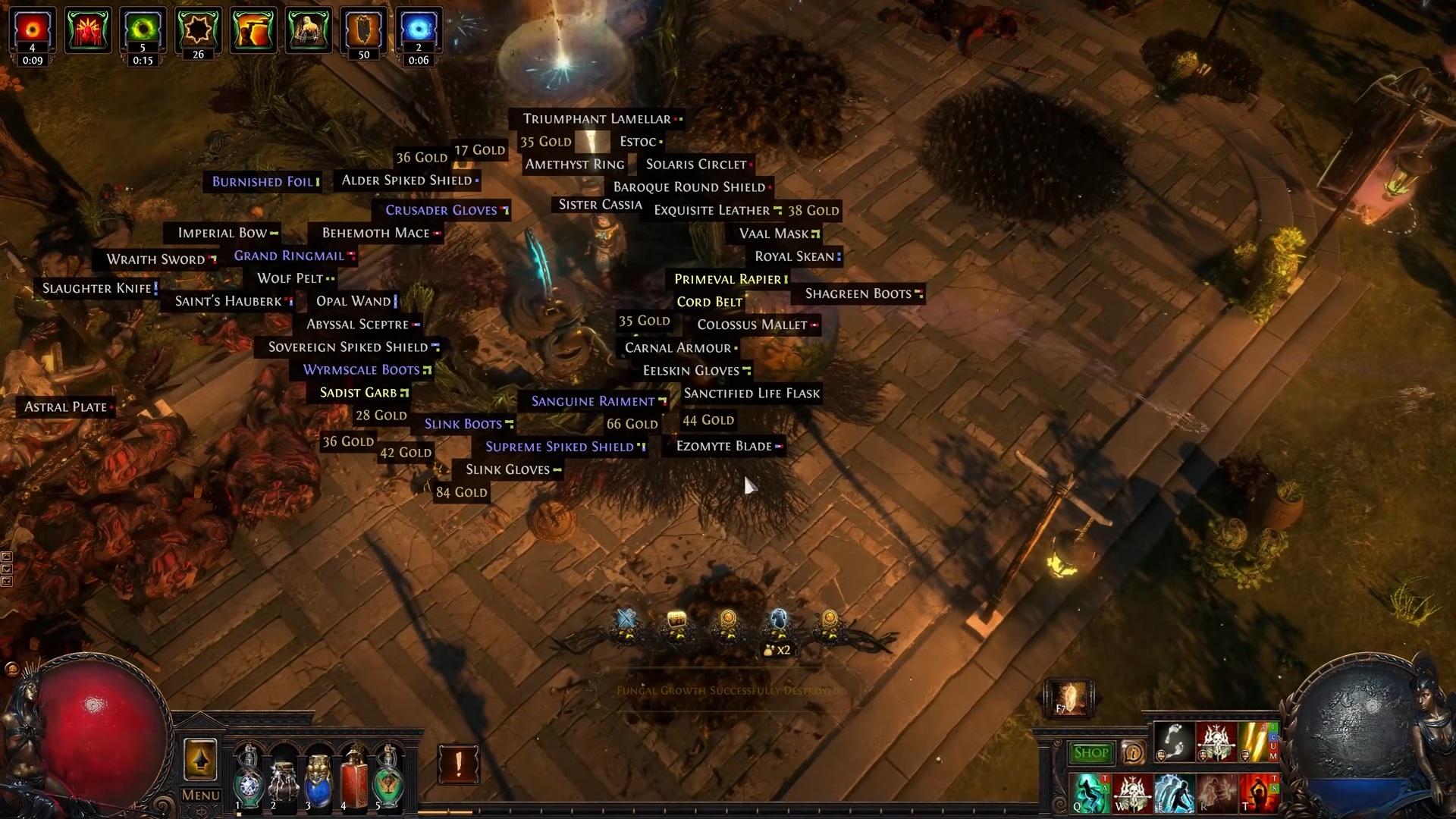Open the green Shop button
This screenshot has width=1456, height=819.
click(1091, 752)
